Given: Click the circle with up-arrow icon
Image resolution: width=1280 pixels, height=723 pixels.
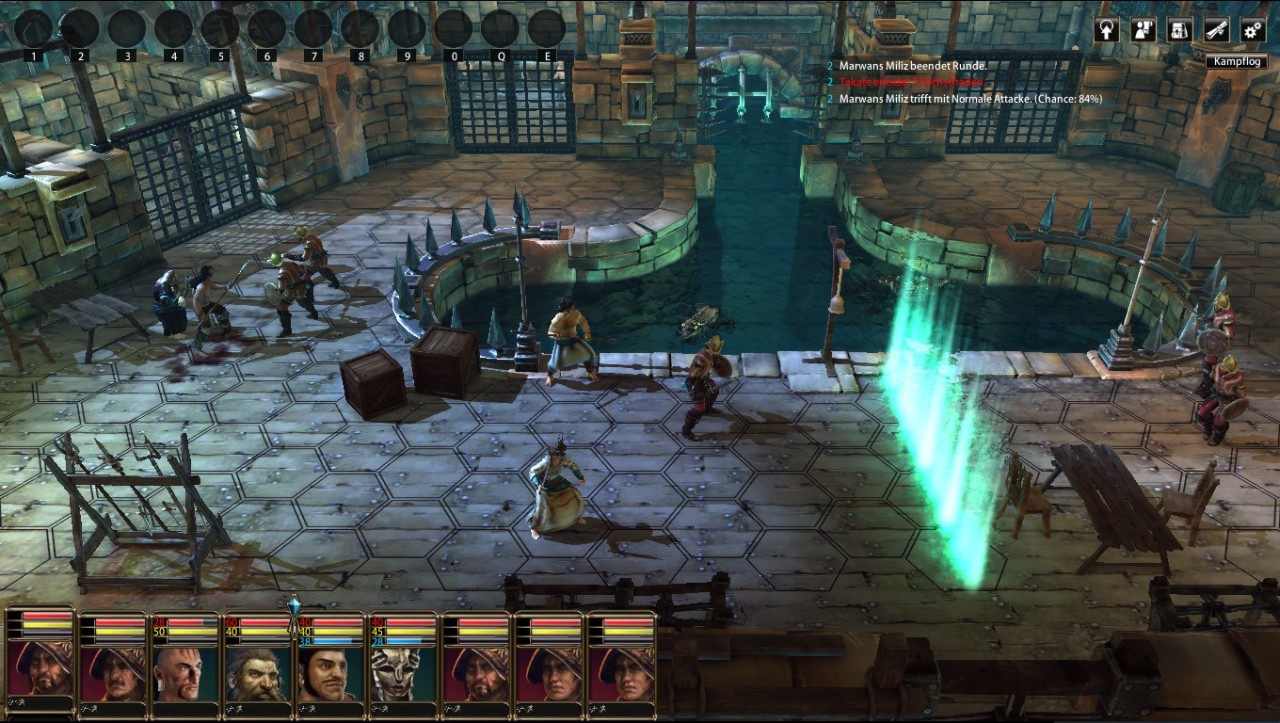Looking at the screenshot, I should pyautogui.click(x=1107, y=30).
